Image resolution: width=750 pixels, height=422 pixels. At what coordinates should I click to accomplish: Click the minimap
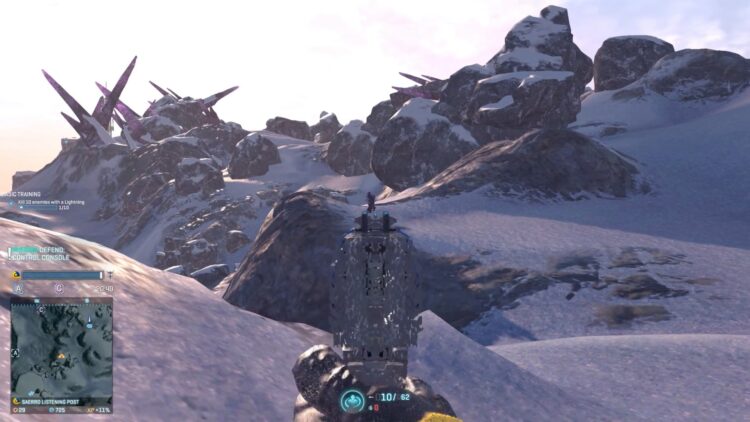[x=61, y=346]
